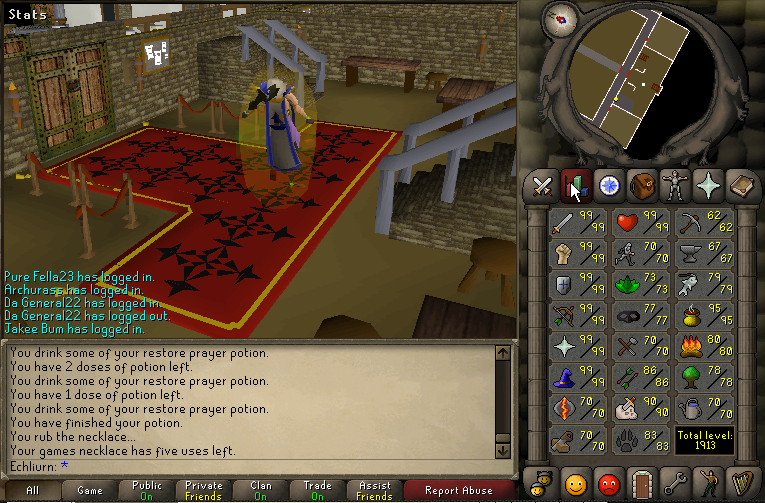View the Woodcutting tree skill
This screenshot has width=765, height=503.
click(x=703, y=377)
